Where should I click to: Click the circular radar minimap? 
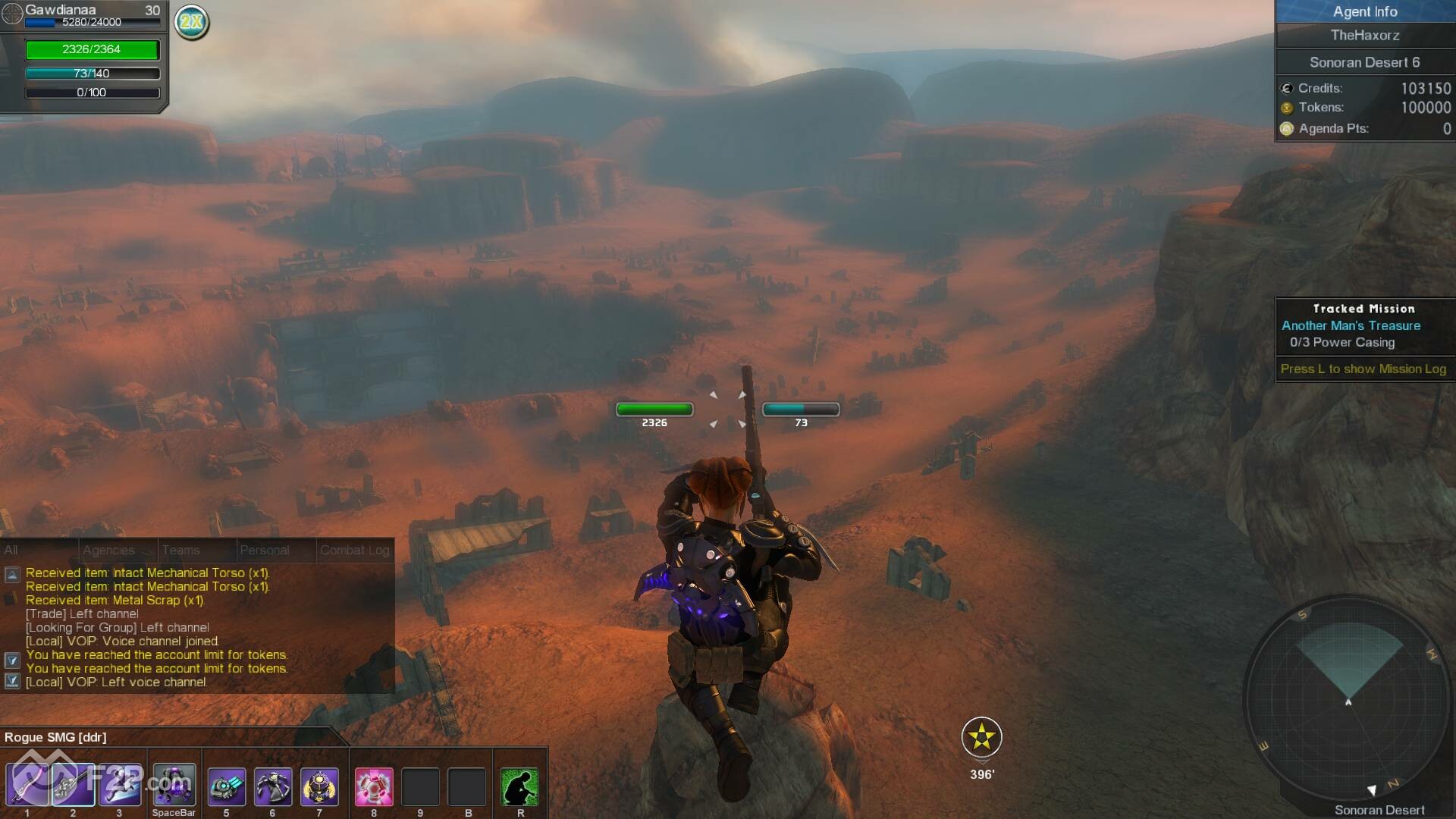pos(1347,698)
